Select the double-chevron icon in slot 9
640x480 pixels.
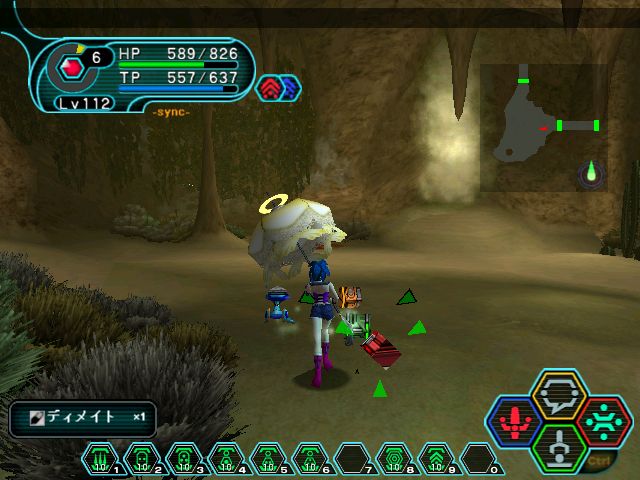click(437, 458)
